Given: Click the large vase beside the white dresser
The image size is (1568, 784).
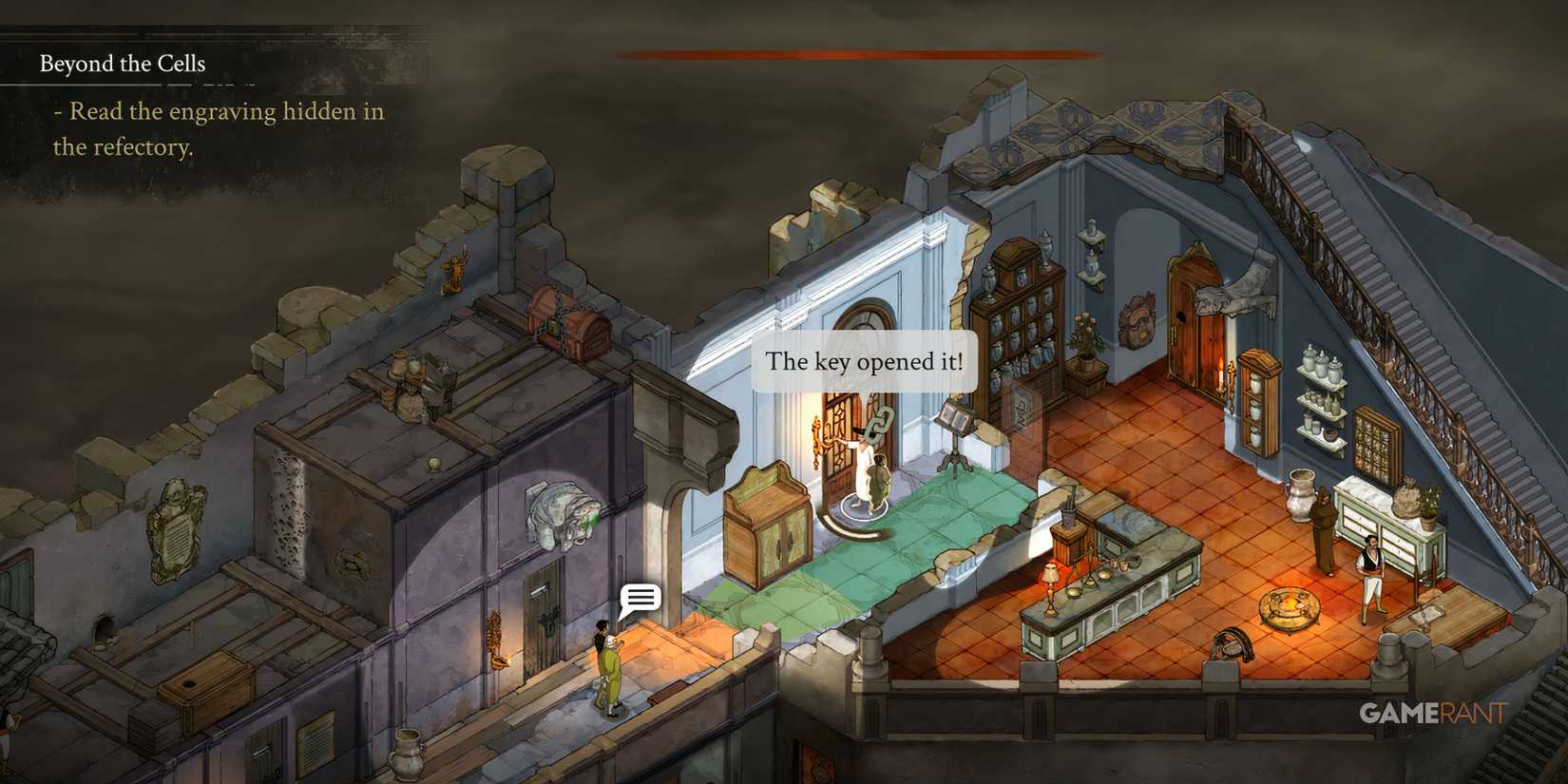Looking at the screenshot, I should 1299,494.
